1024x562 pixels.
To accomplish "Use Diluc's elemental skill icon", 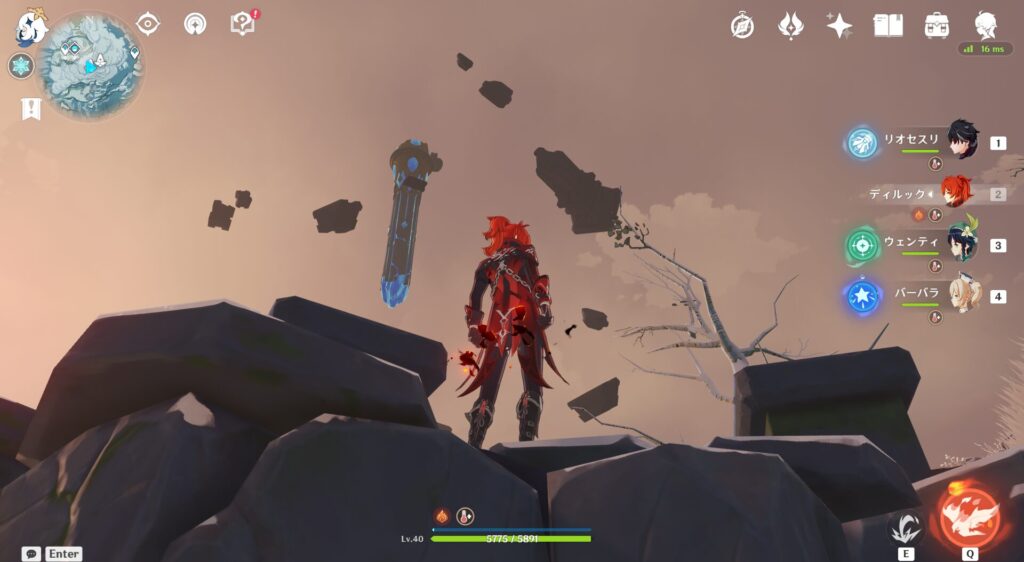I will click(906, 527).
